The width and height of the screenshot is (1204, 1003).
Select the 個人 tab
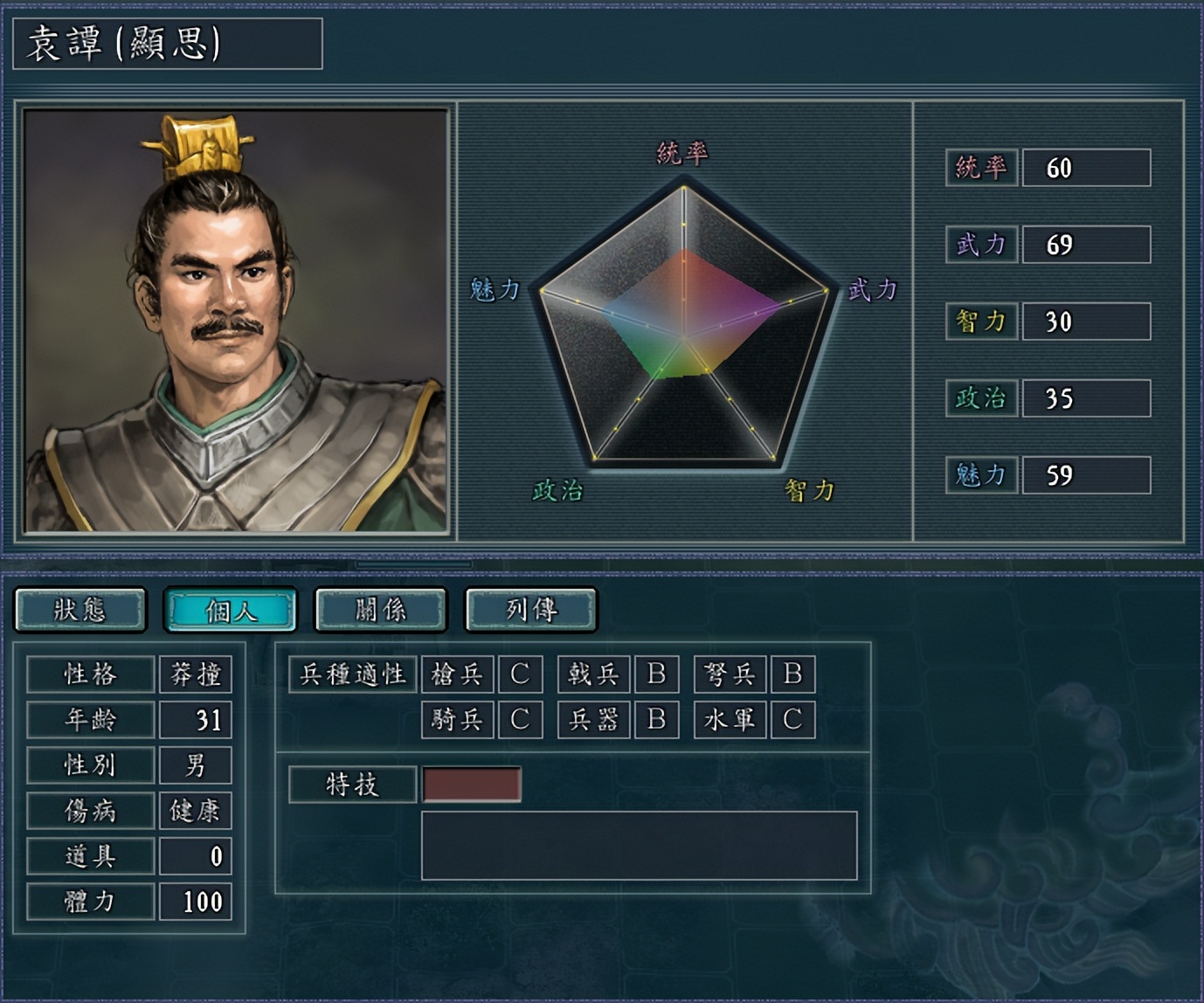pyautogui.click(x=231, y=609)
